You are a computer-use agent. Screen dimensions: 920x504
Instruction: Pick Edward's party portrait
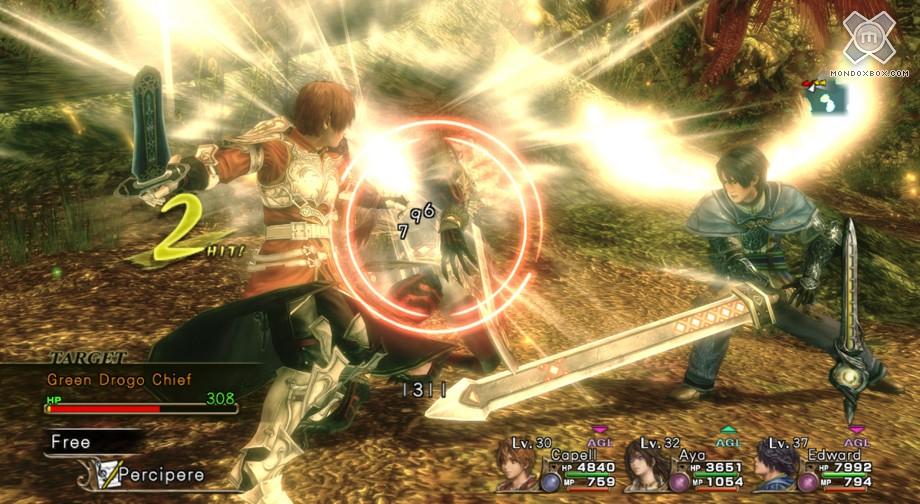click(x=774, y=469)
